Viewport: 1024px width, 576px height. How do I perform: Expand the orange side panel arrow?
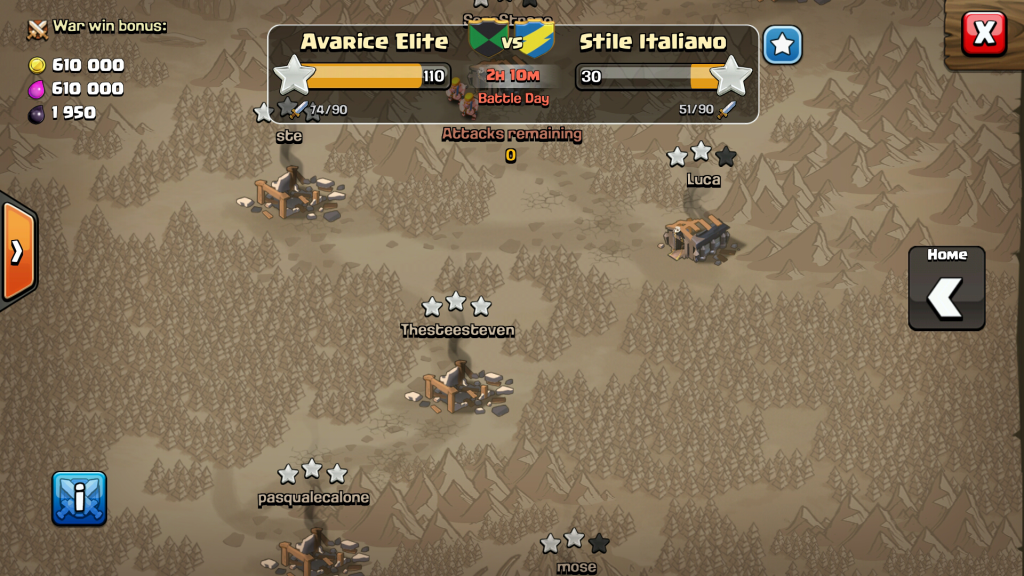[x=17, y=251]
